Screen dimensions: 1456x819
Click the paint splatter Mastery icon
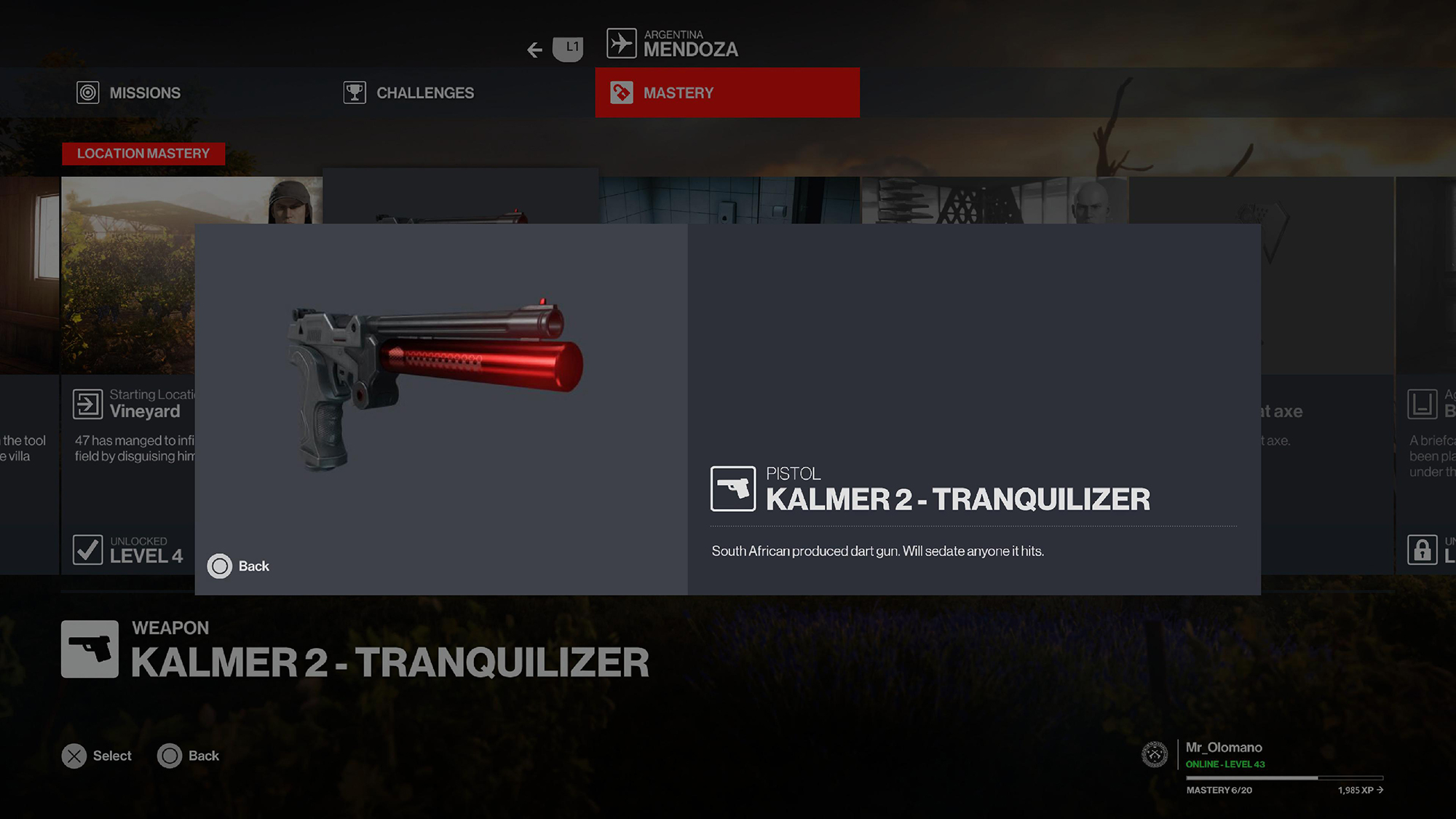[622, 92]
